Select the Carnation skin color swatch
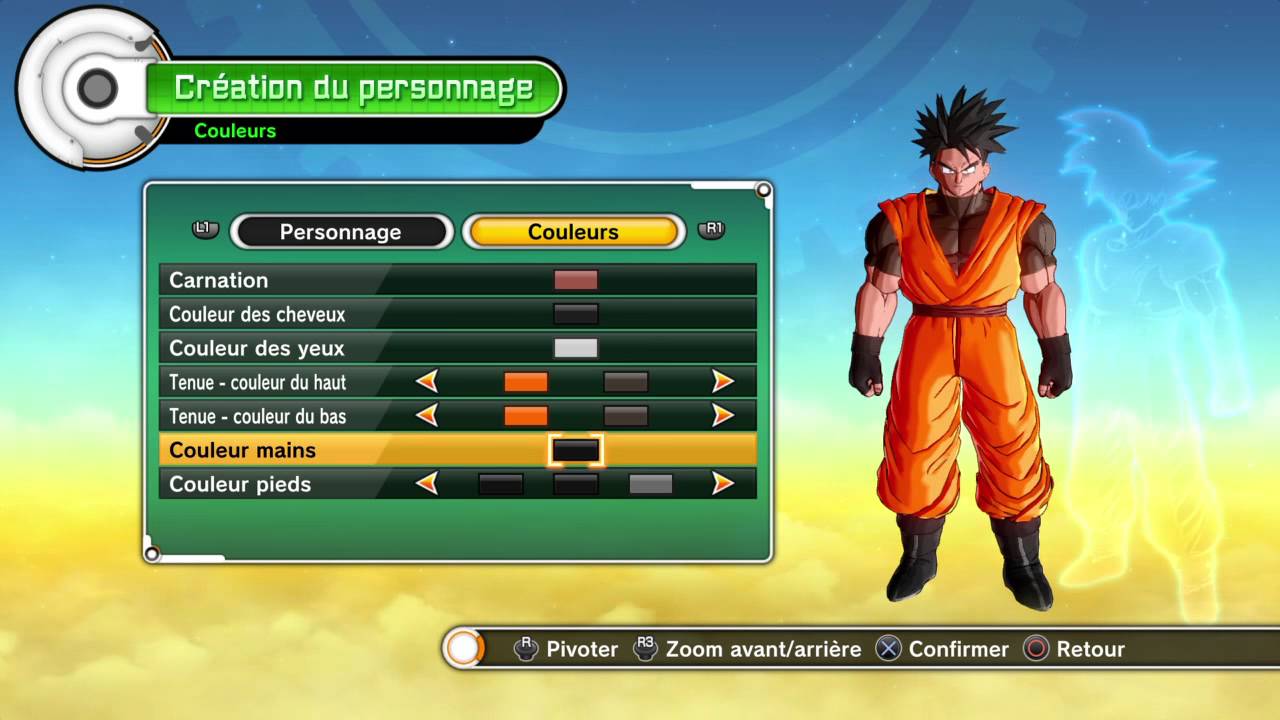This screenshot has height=720, width=1280. coord(575,280)
